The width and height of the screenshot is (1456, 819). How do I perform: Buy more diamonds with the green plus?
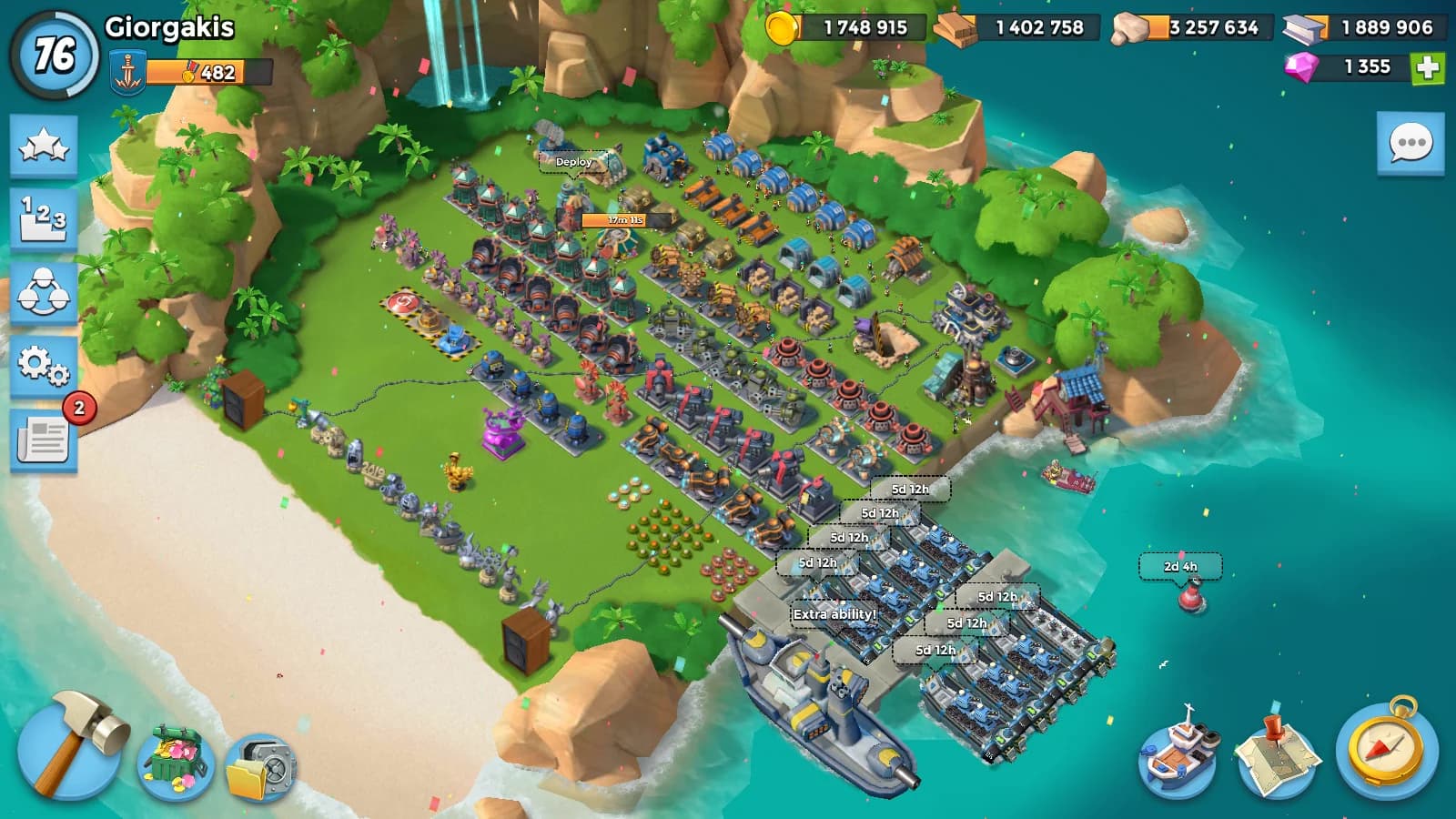click(1427, 67)
